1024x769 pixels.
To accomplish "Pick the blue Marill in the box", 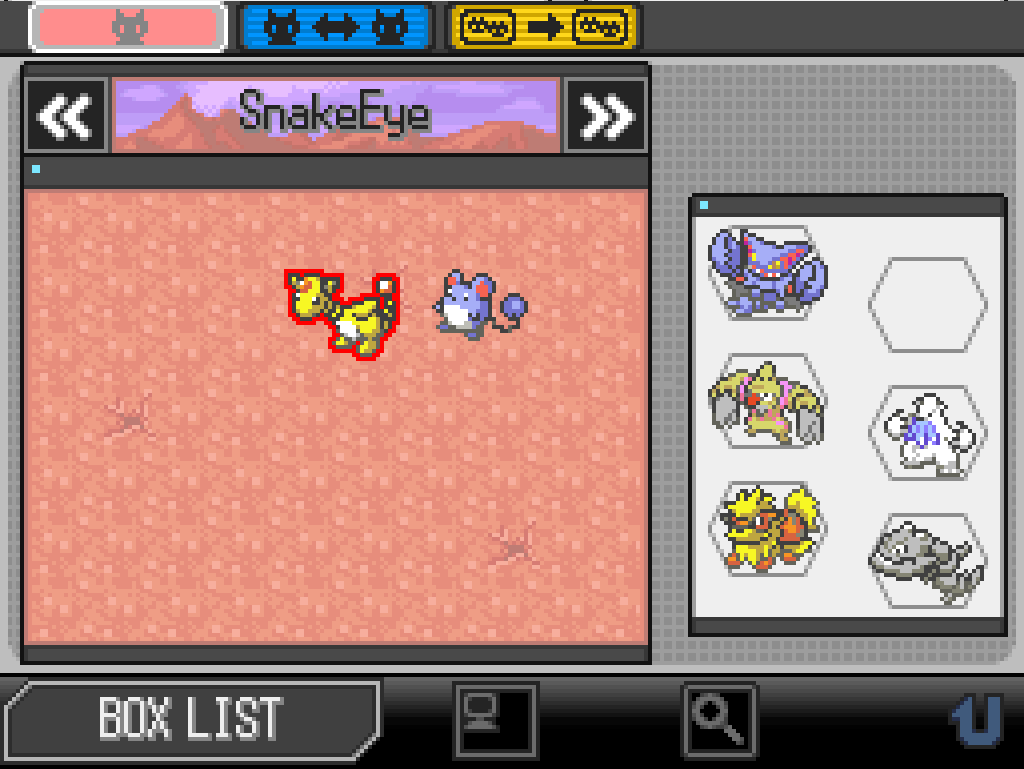I will (474, 306).
